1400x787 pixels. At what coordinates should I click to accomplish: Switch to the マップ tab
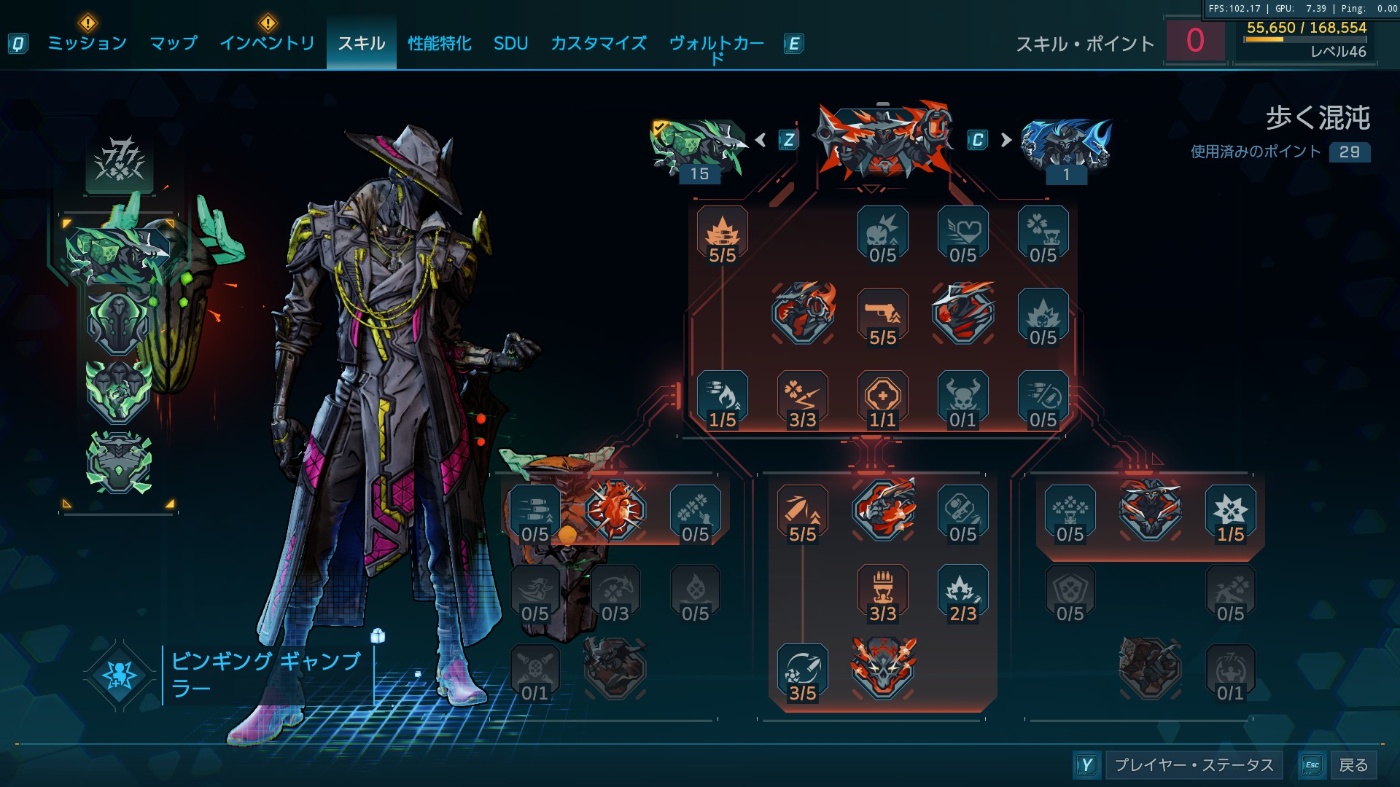(x=173, y=43)
